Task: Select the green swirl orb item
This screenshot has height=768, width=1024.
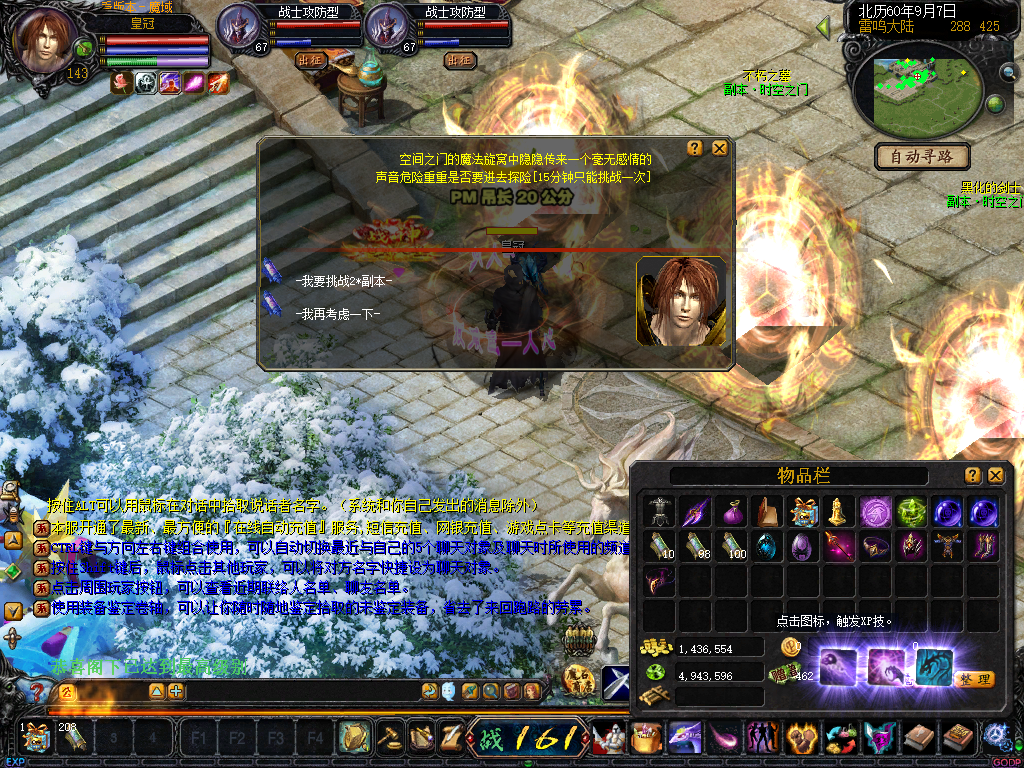Action: click(x=910, y=512)
